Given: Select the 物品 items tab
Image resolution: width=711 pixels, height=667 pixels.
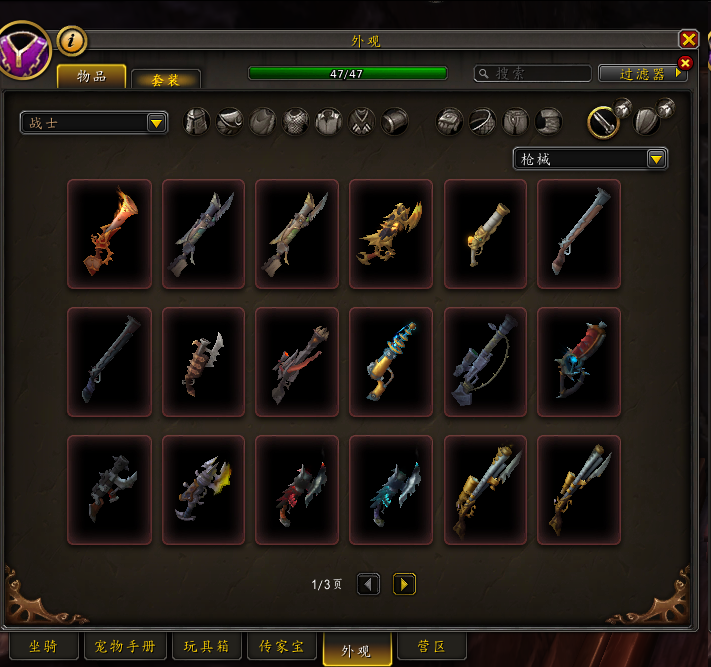Looking at the screenshot, I should pos(91,76).
